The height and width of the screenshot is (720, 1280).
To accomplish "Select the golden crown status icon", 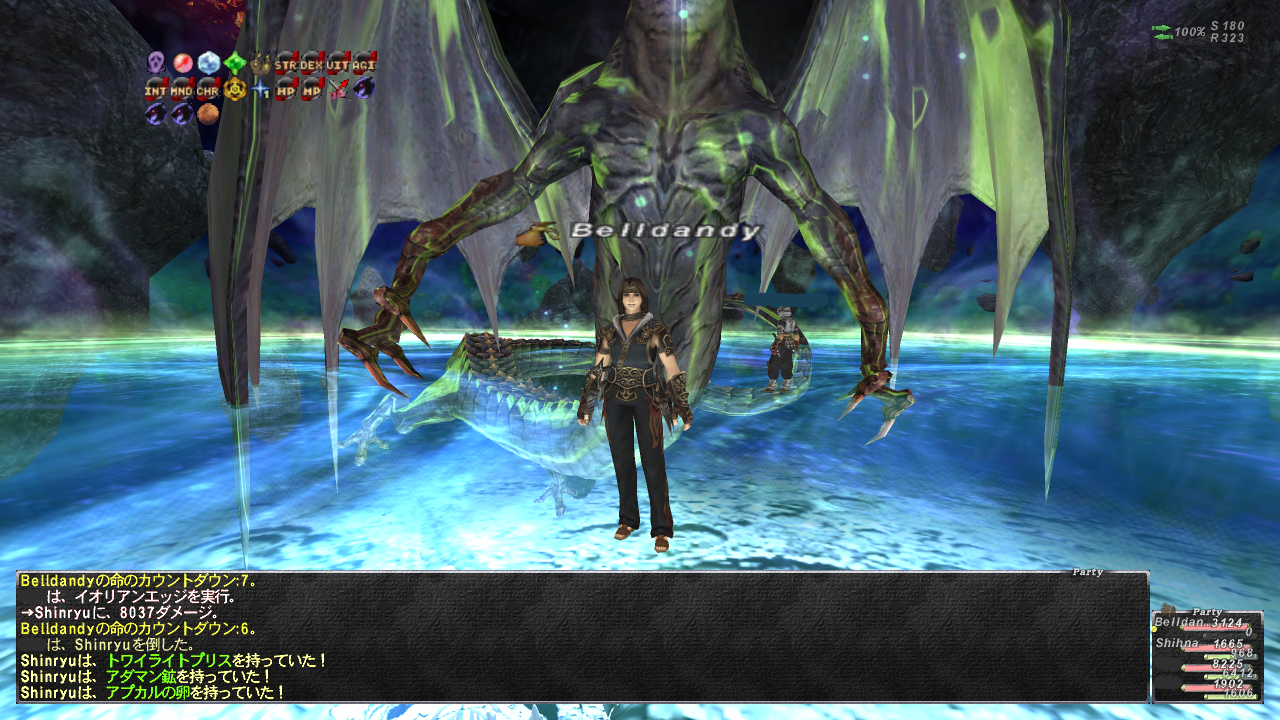I will [x=260, y=62].
